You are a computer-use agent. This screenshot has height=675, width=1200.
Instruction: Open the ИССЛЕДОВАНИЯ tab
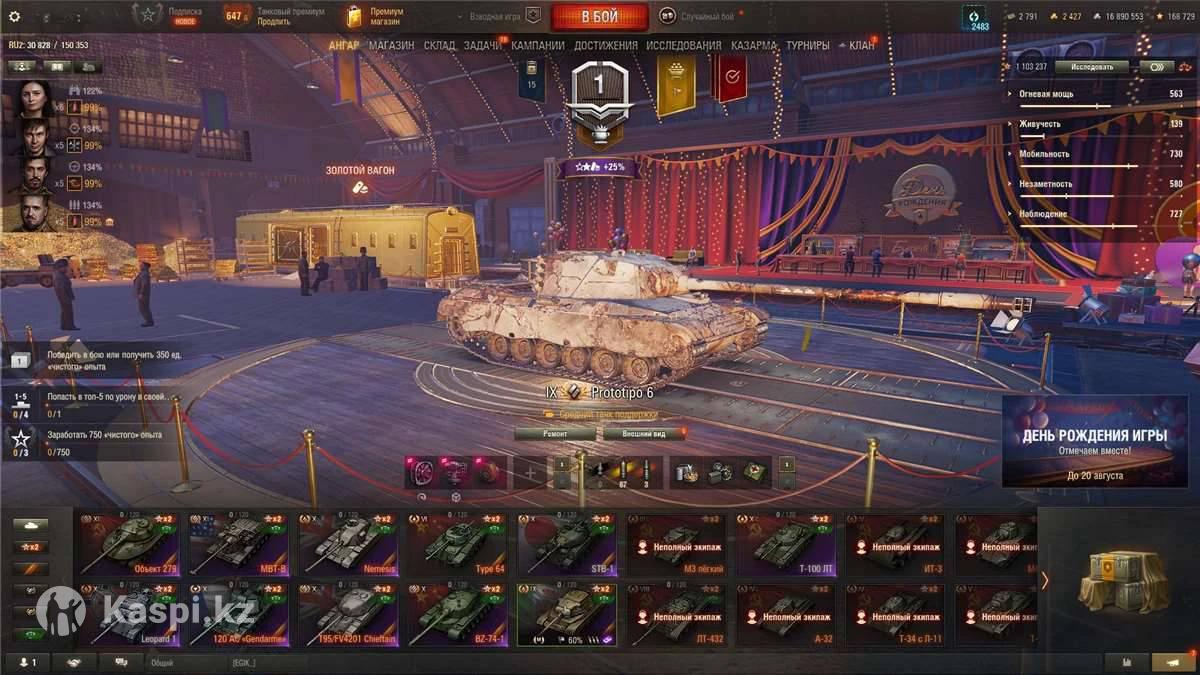click(x=683, y=45)
